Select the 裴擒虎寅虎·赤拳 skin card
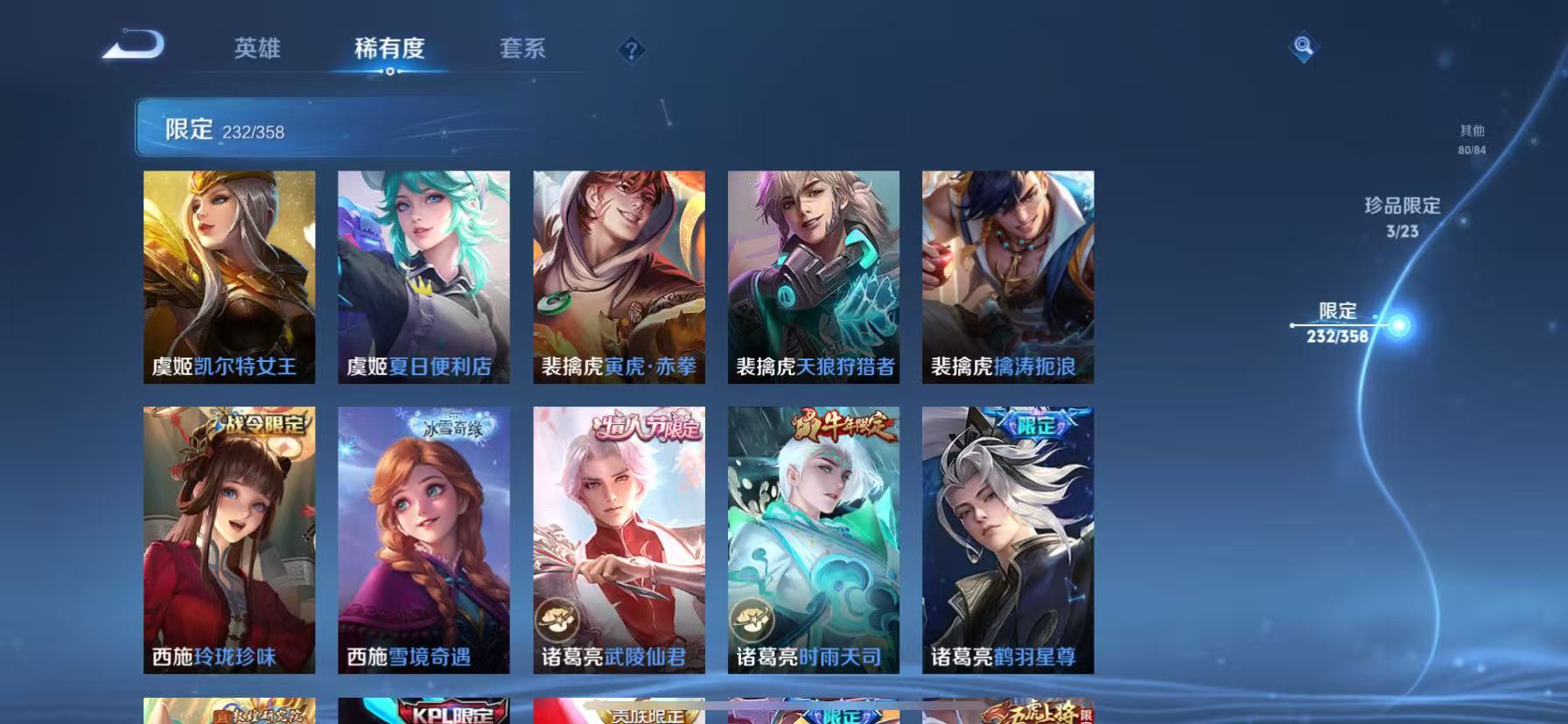 [x=619, y=275]
